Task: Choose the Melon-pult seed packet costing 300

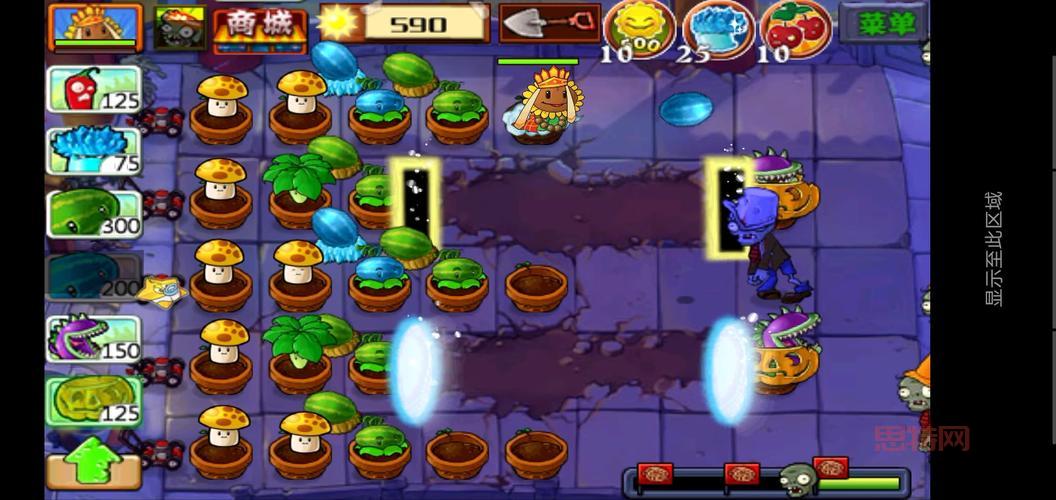Action: pos(95,213)
